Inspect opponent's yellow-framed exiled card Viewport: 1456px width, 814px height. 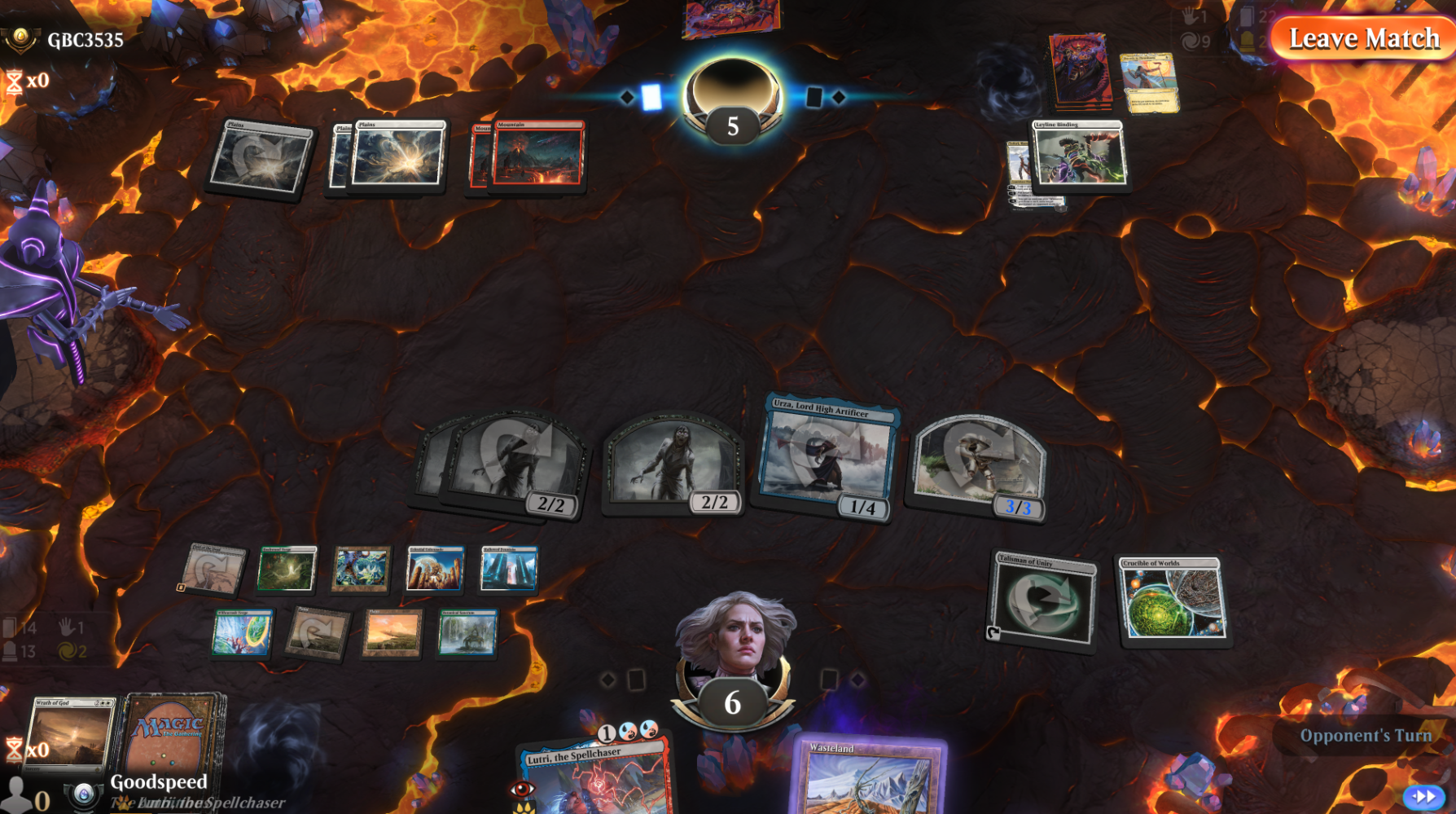point(1148,82)
